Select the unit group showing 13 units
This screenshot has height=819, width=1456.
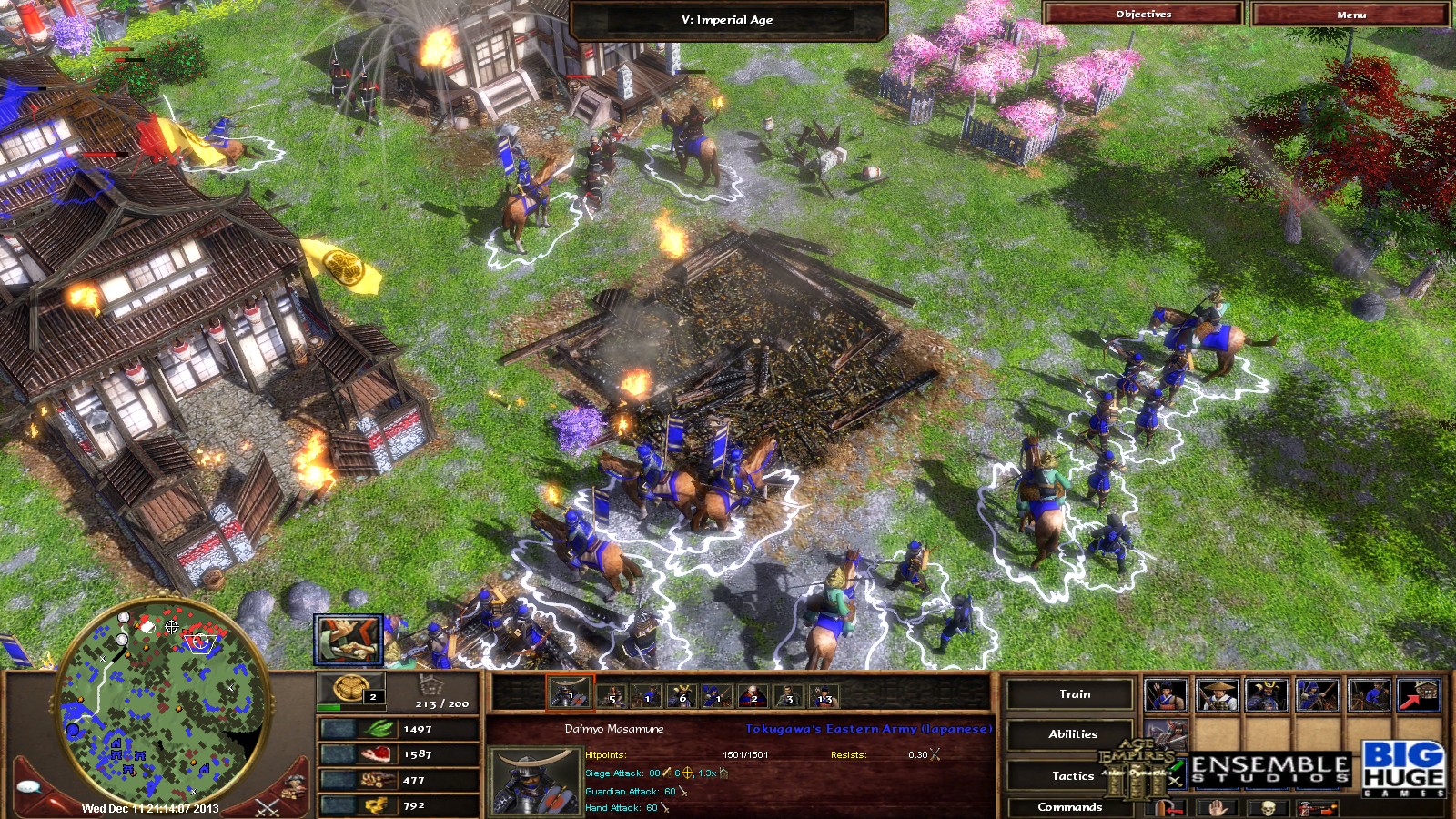point(824,696)
